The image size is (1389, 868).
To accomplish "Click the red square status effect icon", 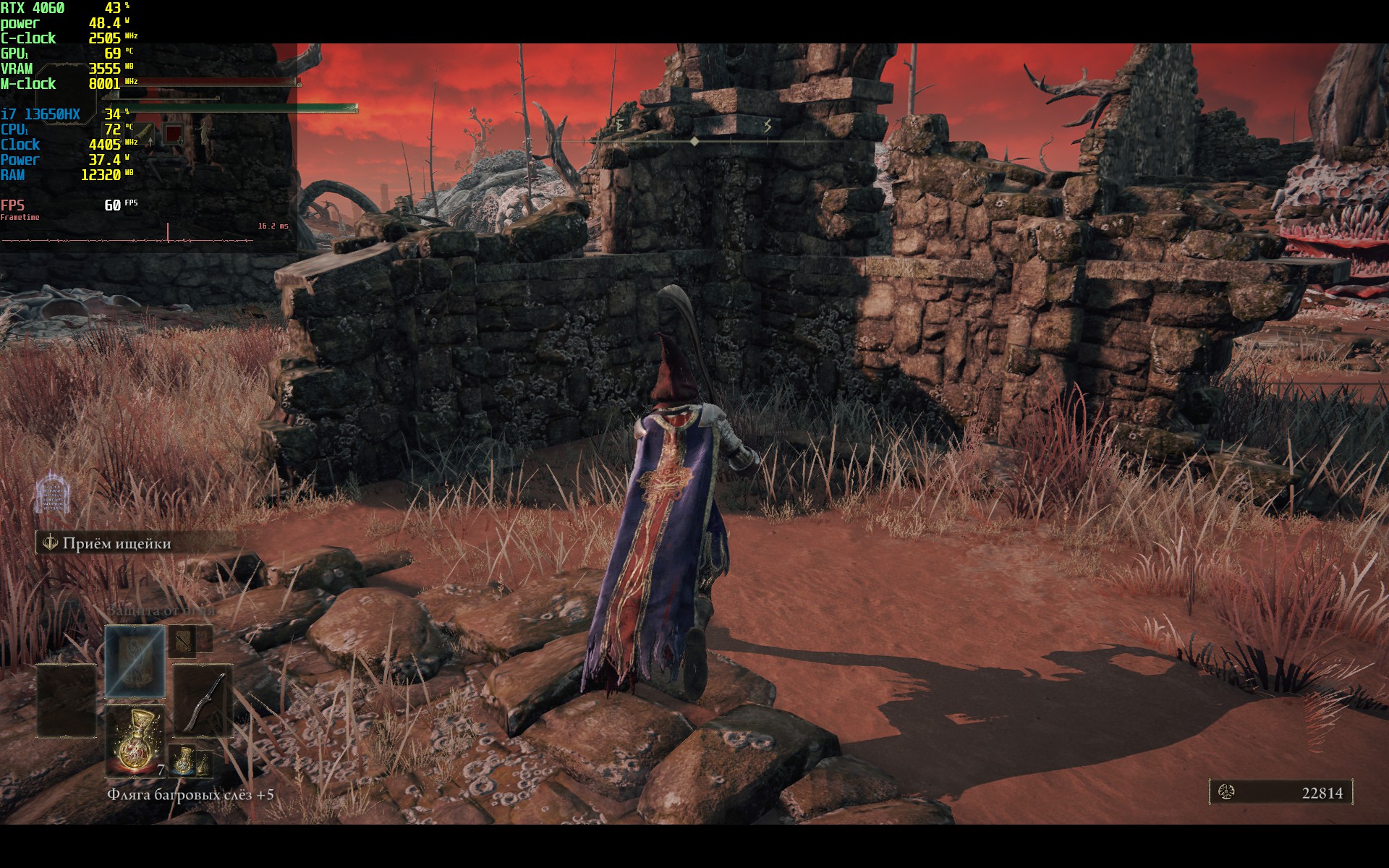I will click(173, 133).
